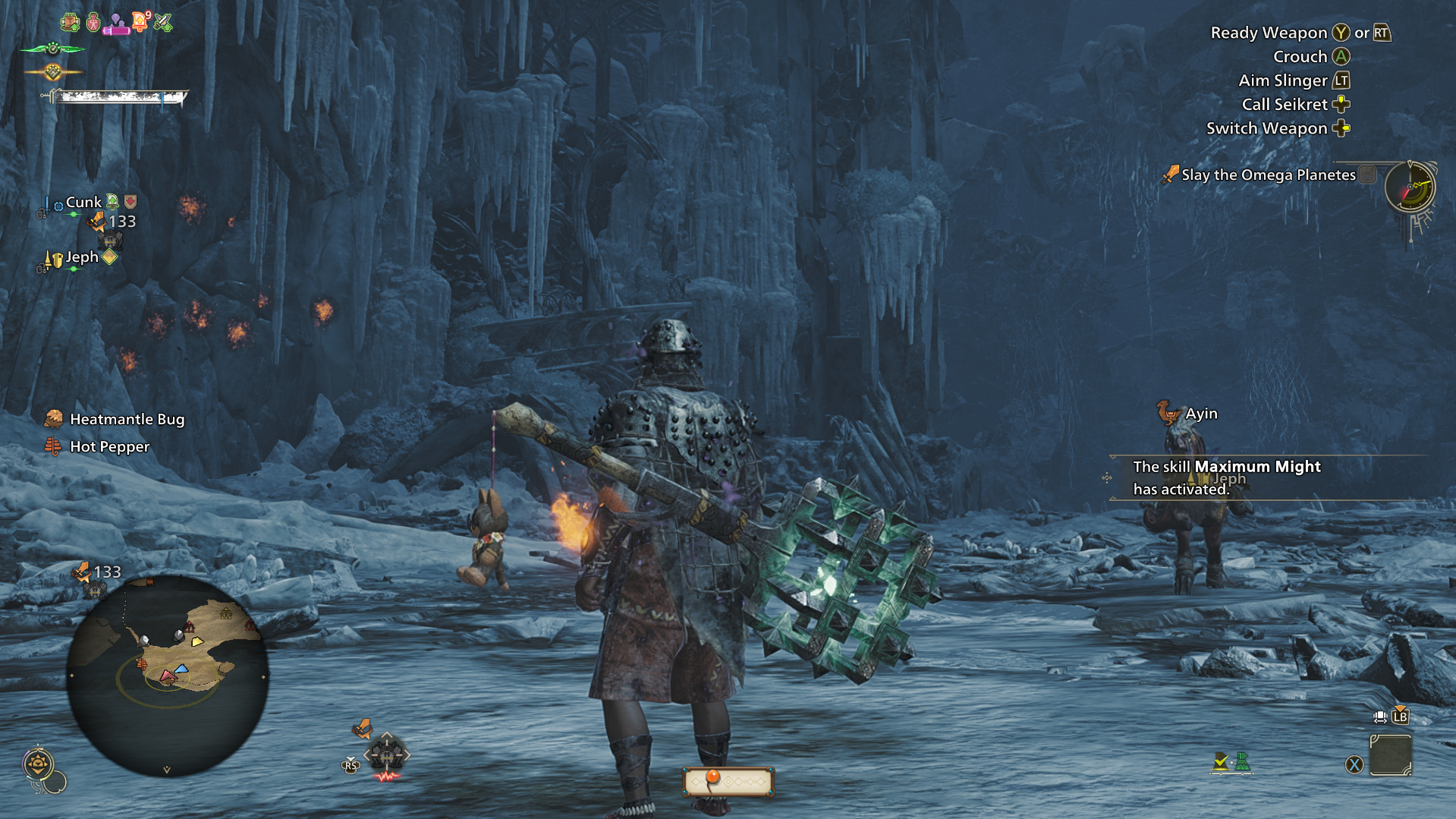This screenshot has height=819, width=1456.
Task: Choose the Hot Pepper gathering entry
Action: pos(109,447)
